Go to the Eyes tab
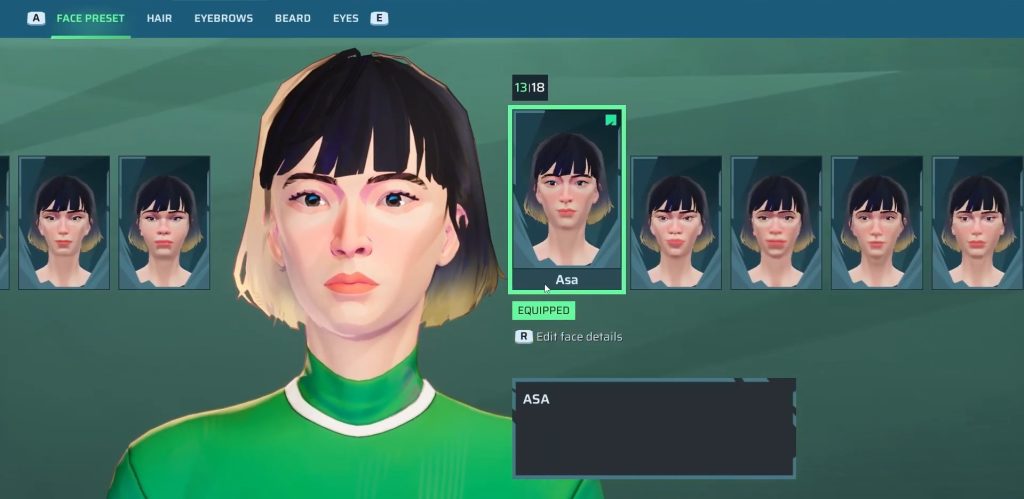1024x499 pixels. click(345, 18)
